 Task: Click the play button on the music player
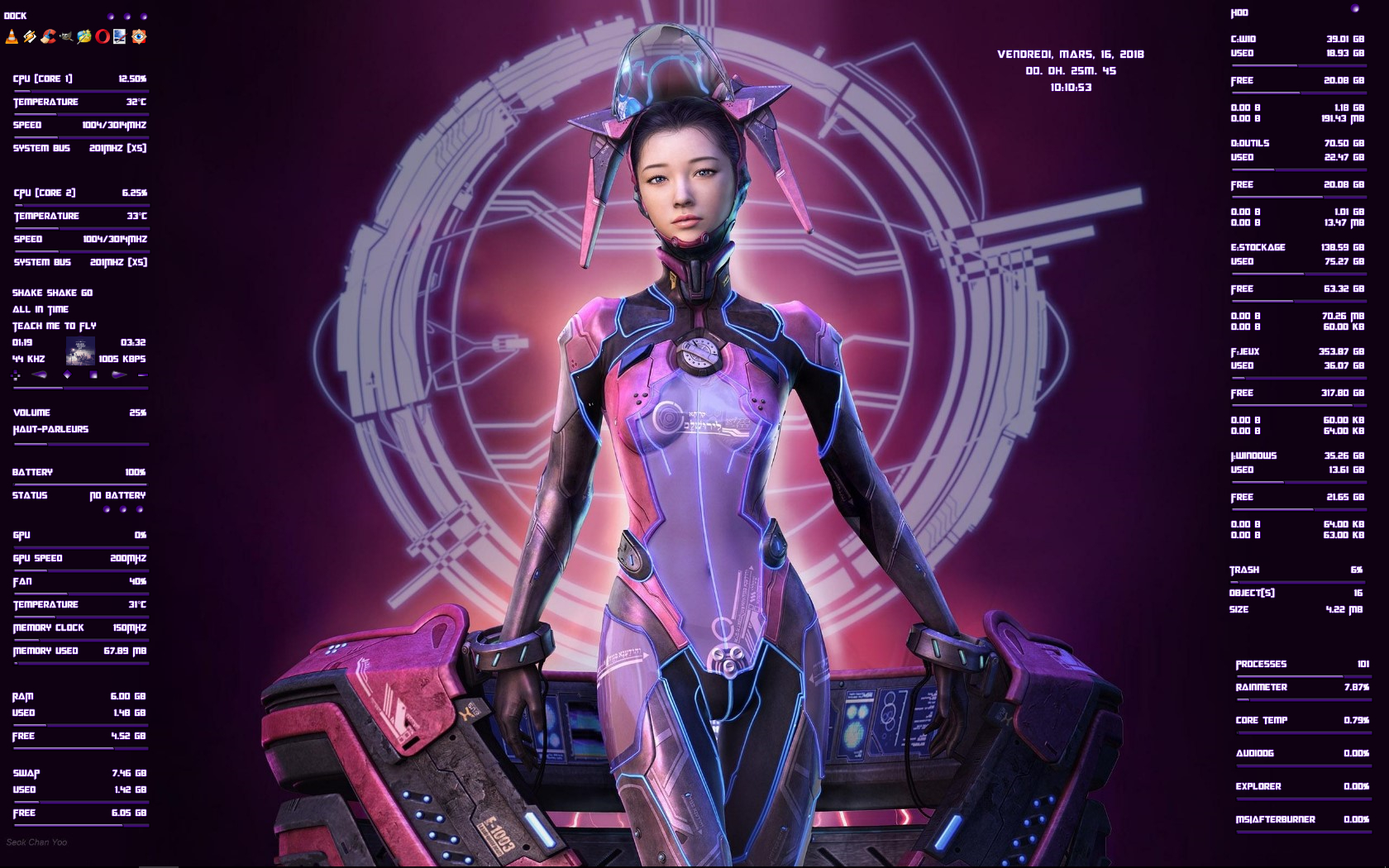pos(68,374)
